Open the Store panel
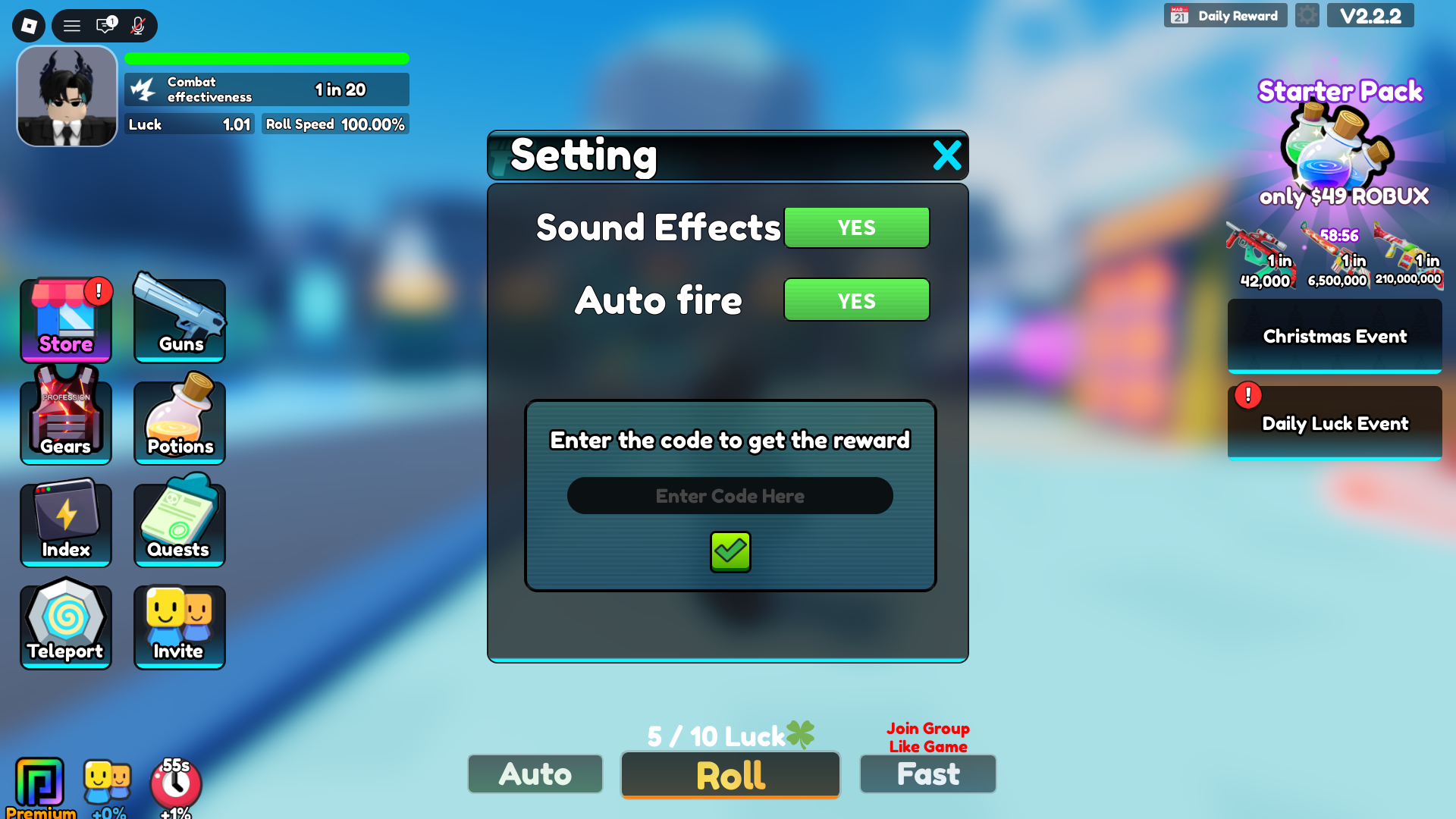This screenshot has height=819, width=1456. pyautogui.click(x=66, y=320)
